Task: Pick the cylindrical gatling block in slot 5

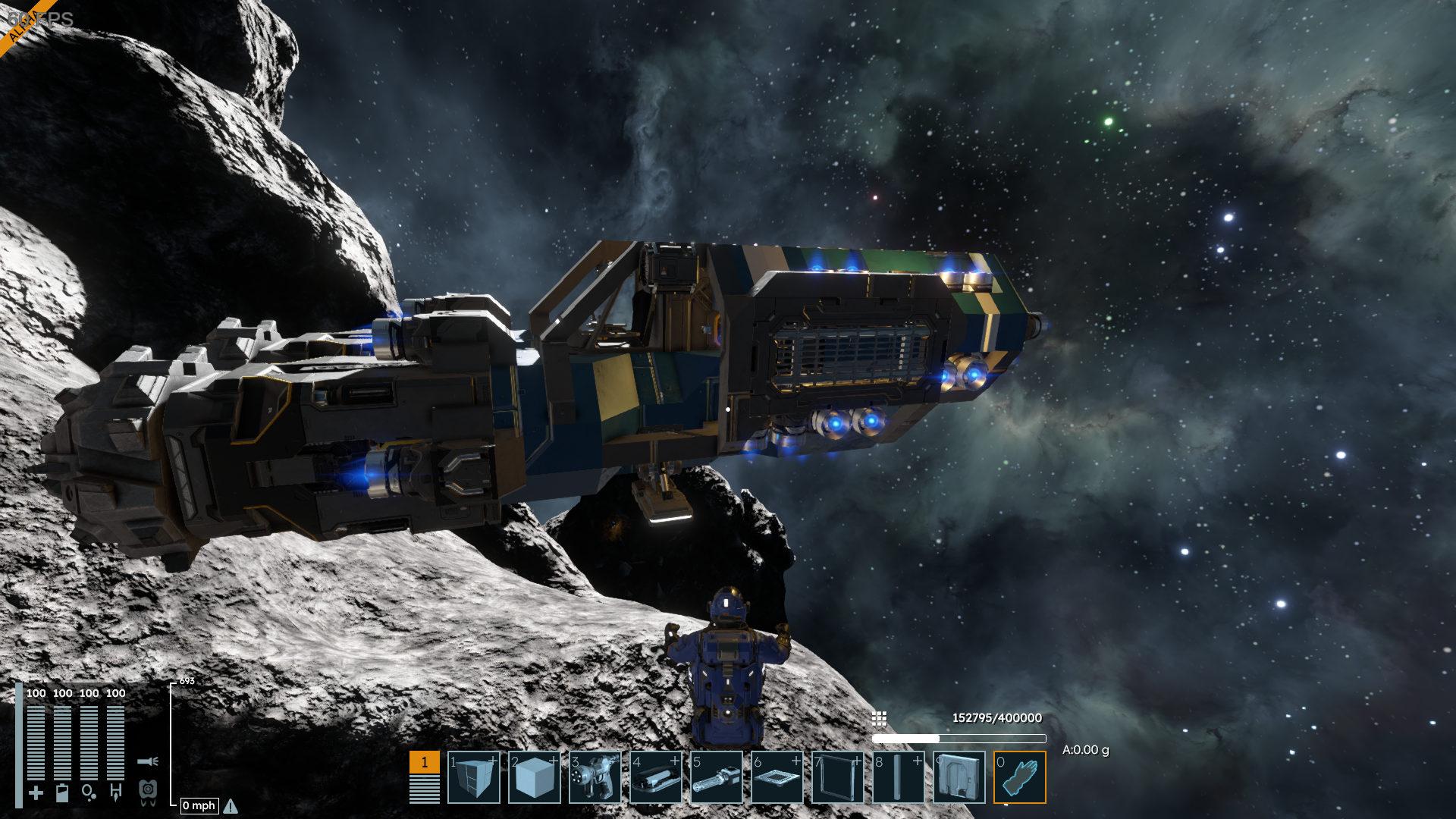Action: (x=717, y=777)
